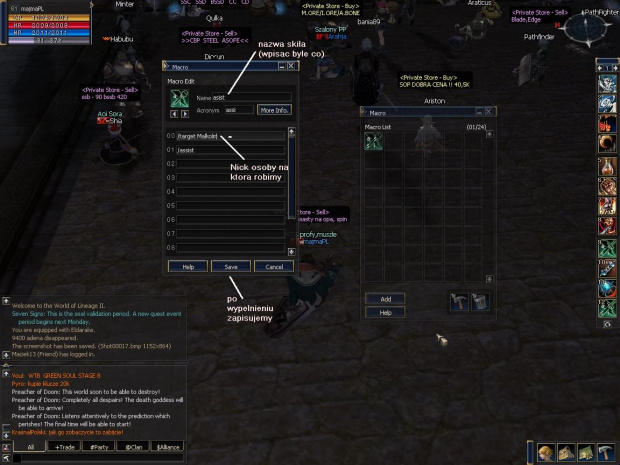Edit the macro Acronym field

(239, 110)
